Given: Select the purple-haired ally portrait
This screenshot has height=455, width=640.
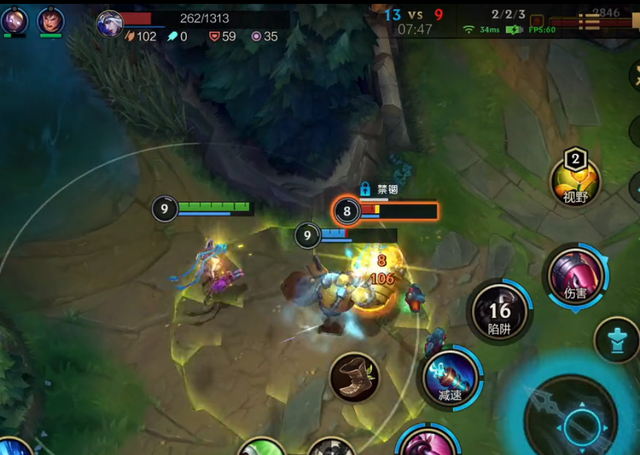Looking at the screenshot, I should tap(14, 20).
